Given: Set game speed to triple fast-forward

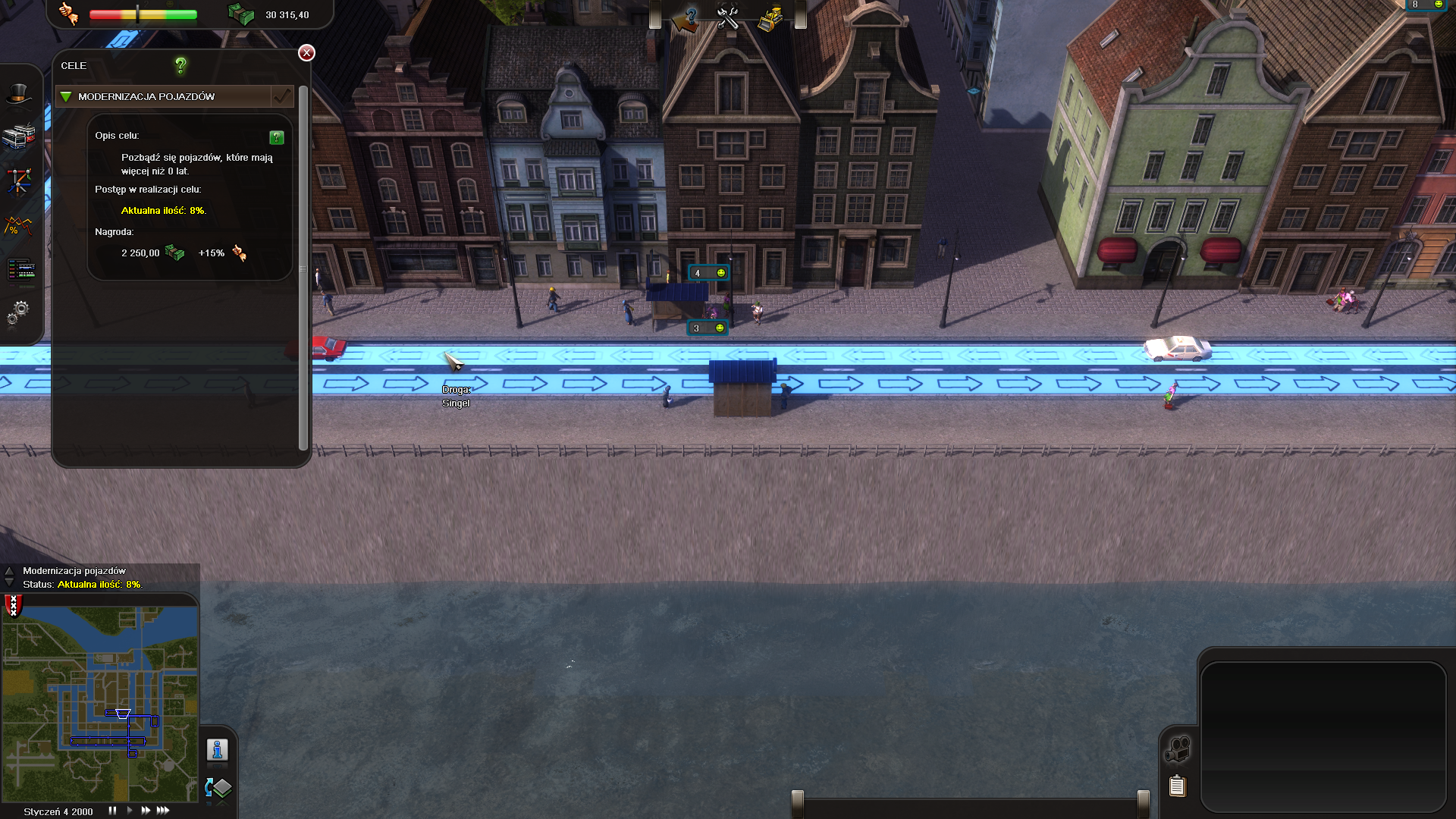Looking at the screenshot, I should (x=163, y=811).
